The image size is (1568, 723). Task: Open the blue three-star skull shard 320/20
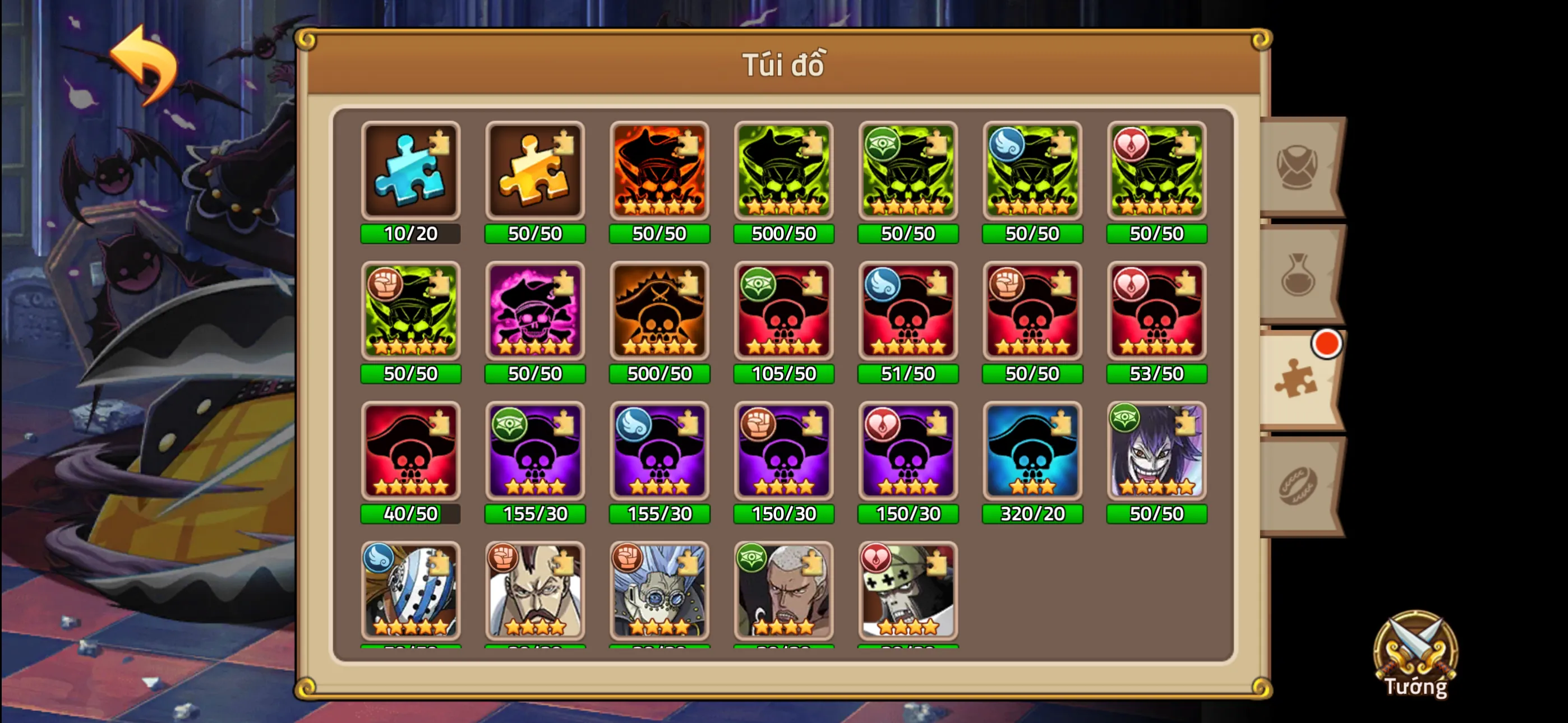[x=1032, y=453]
